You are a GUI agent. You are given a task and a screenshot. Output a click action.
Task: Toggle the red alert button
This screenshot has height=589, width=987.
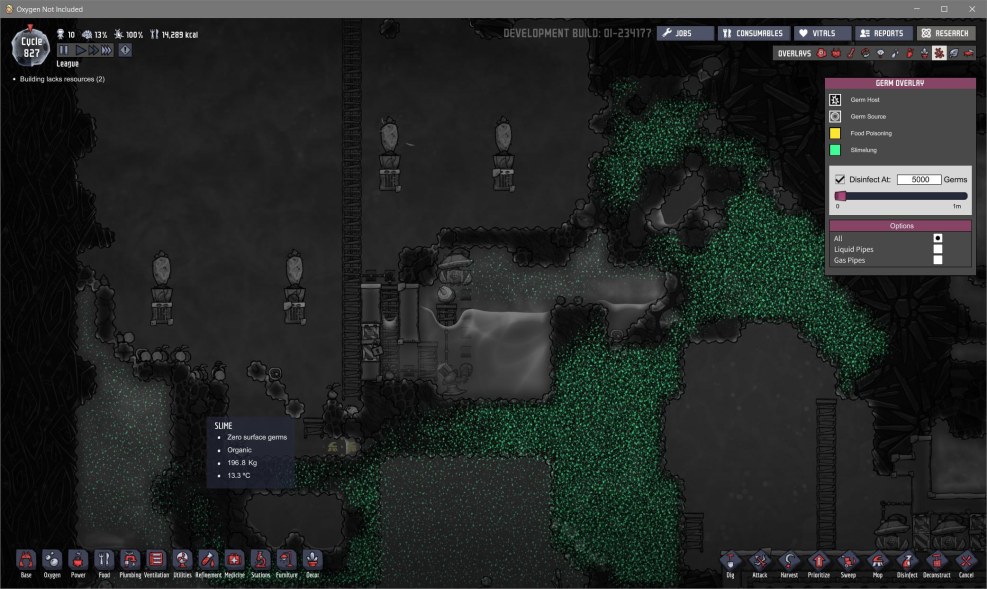(125, 49)
